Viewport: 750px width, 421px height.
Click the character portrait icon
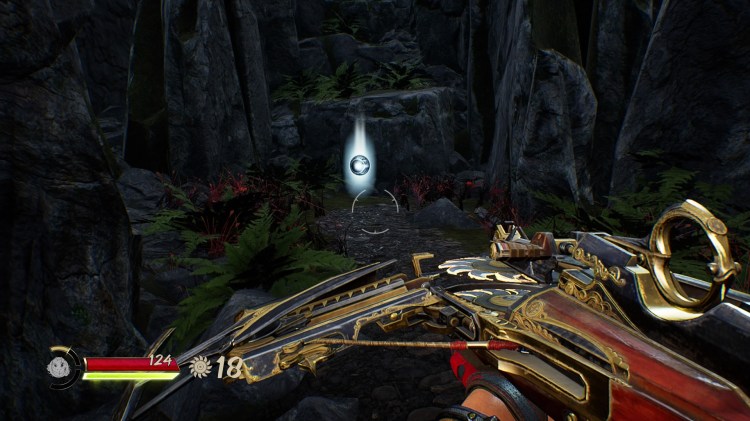[x=61, y=367]
